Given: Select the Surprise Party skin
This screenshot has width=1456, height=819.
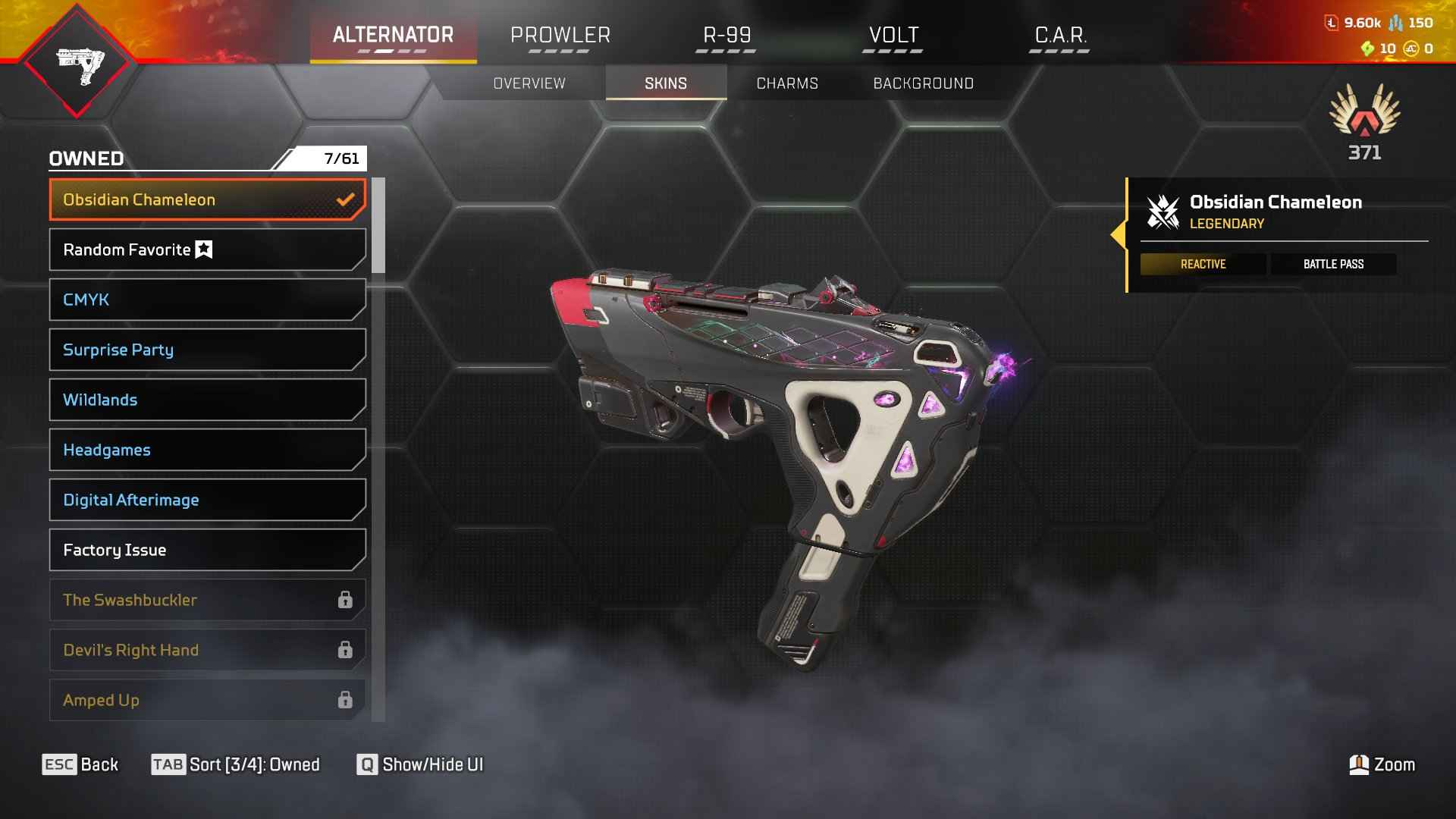Looking at the screenshot, I should [207, 350].
